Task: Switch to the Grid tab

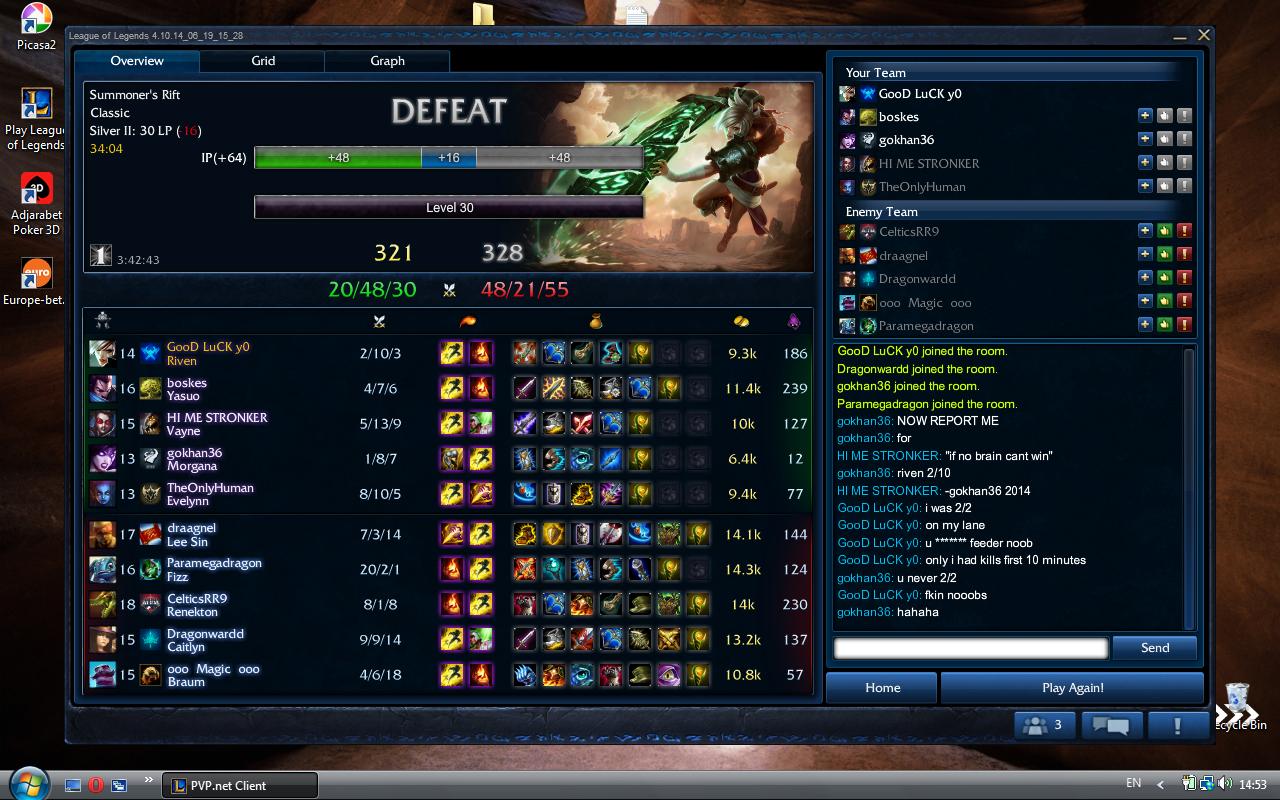Action: [x=263, y=61]
